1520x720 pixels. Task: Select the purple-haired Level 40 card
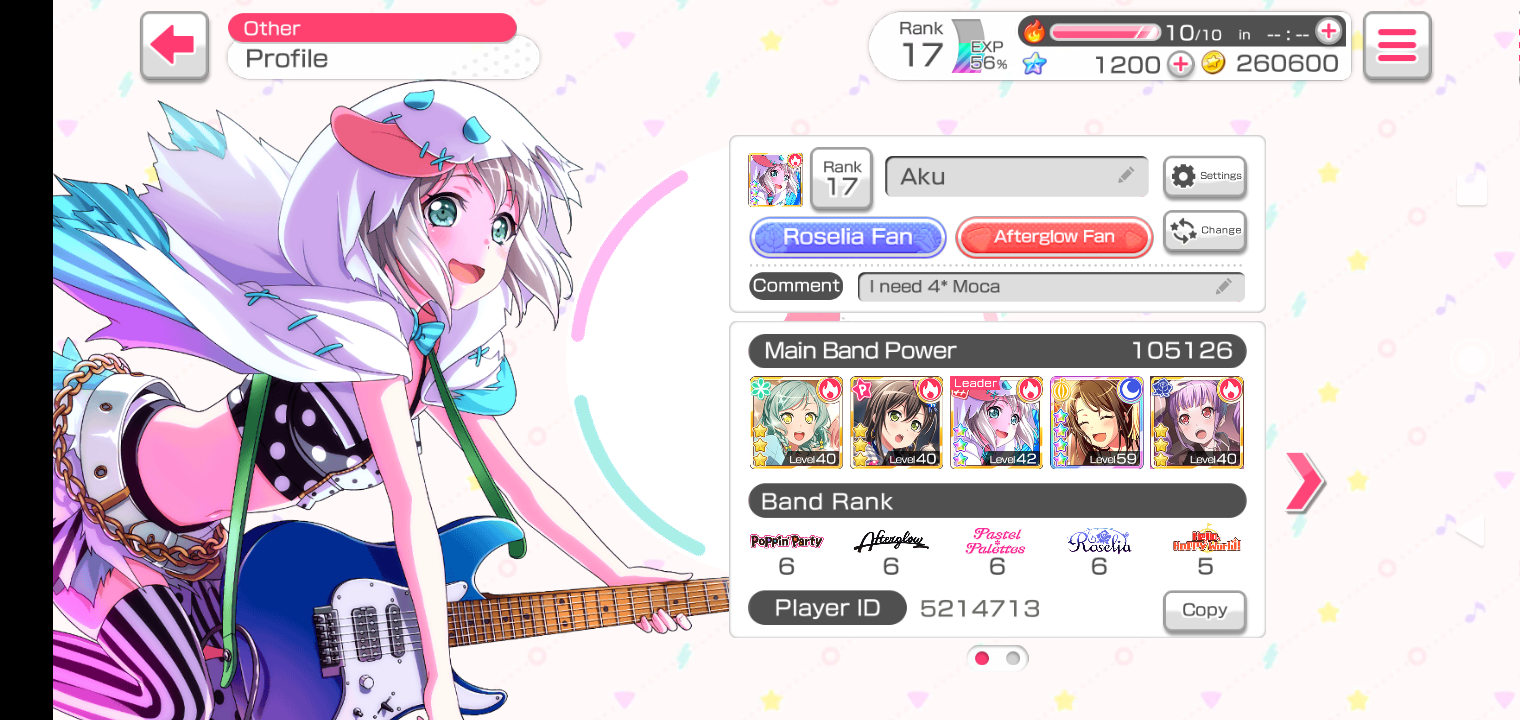pyautogui.click(x=1196, y=422)
